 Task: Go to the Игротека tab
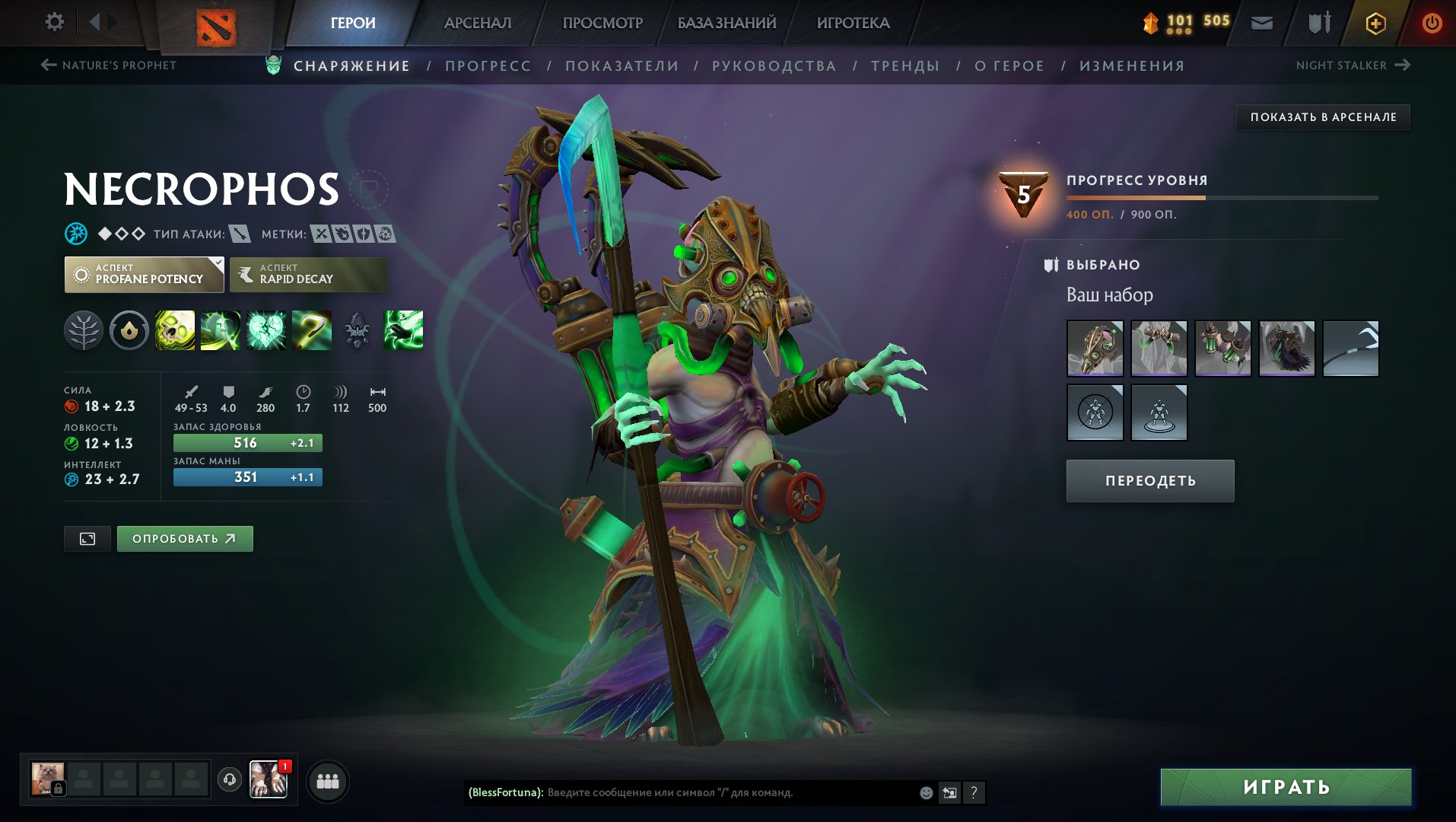tap(853, 23)
